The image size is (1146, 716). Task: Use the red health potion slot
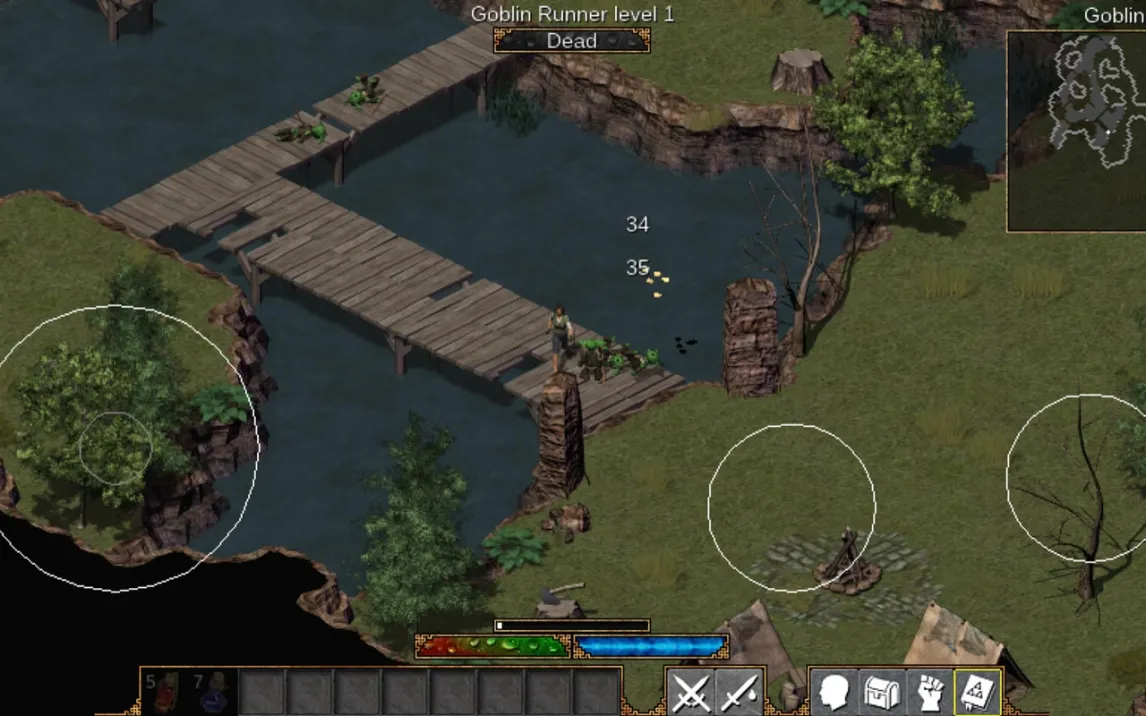166,692
